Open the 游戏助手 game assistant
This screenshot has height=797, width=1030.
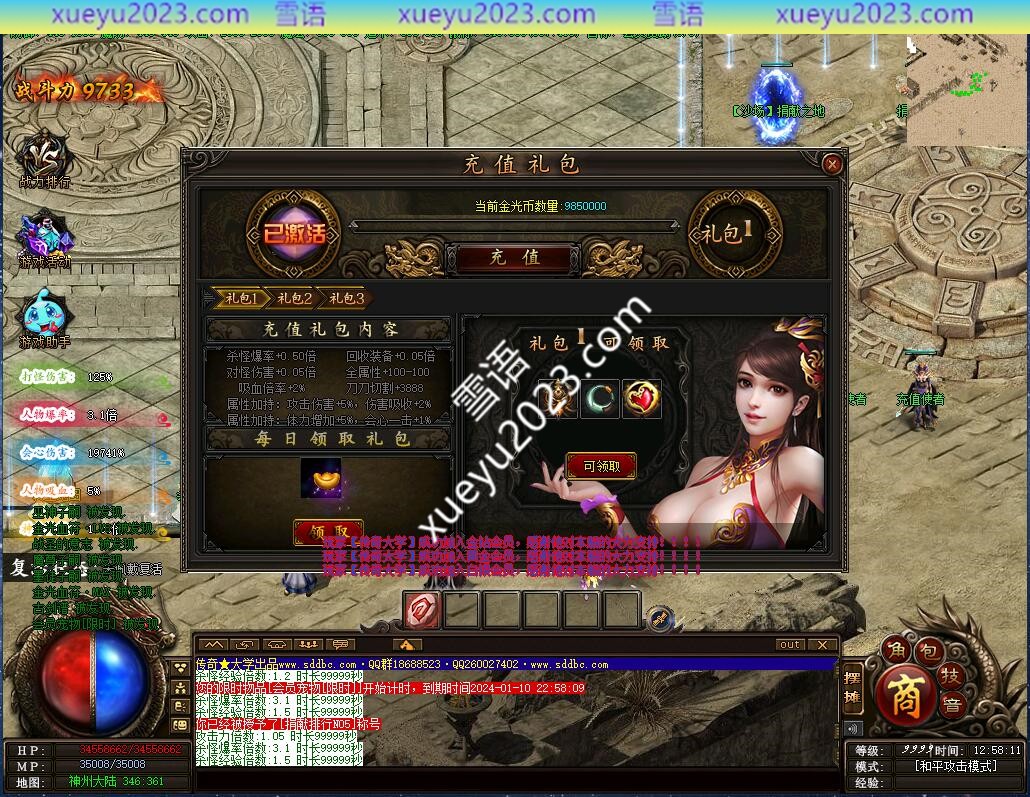(x=44, y=318)
